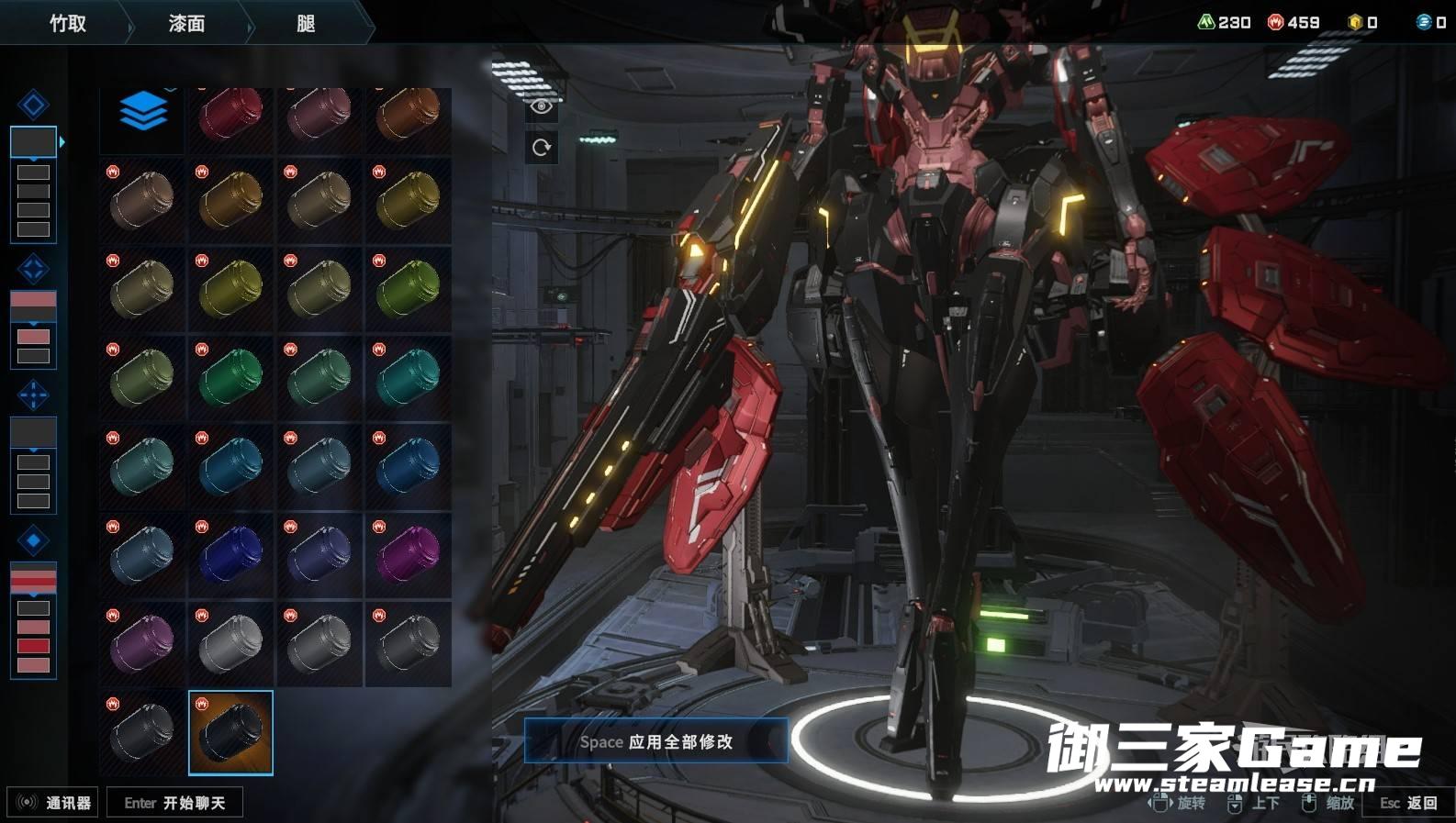Toggle the eye visibility icon
The height and width of the screenshot is (823, 1456).
(542, 106)
